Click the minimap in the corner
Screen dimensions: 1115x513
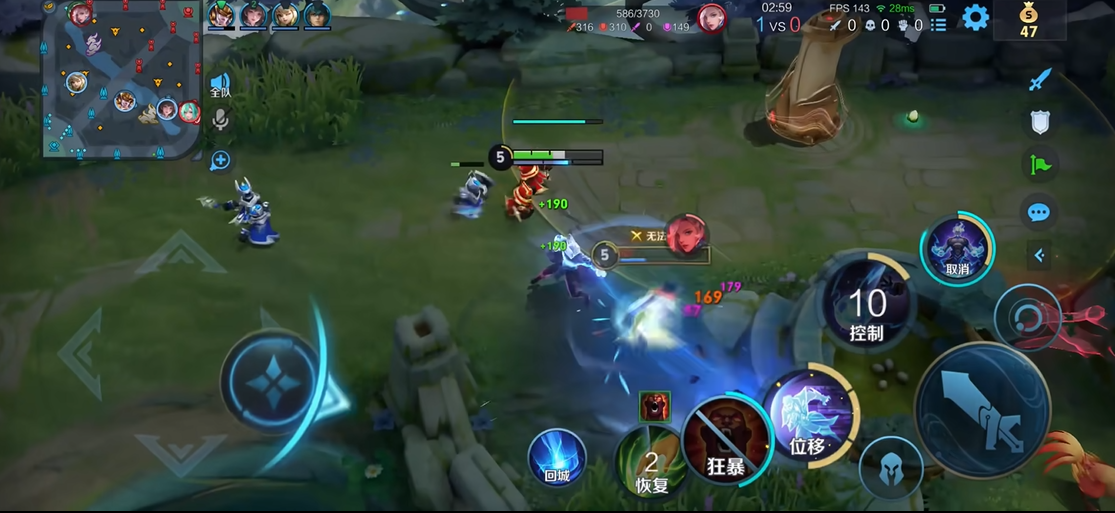tap(120, 80)
